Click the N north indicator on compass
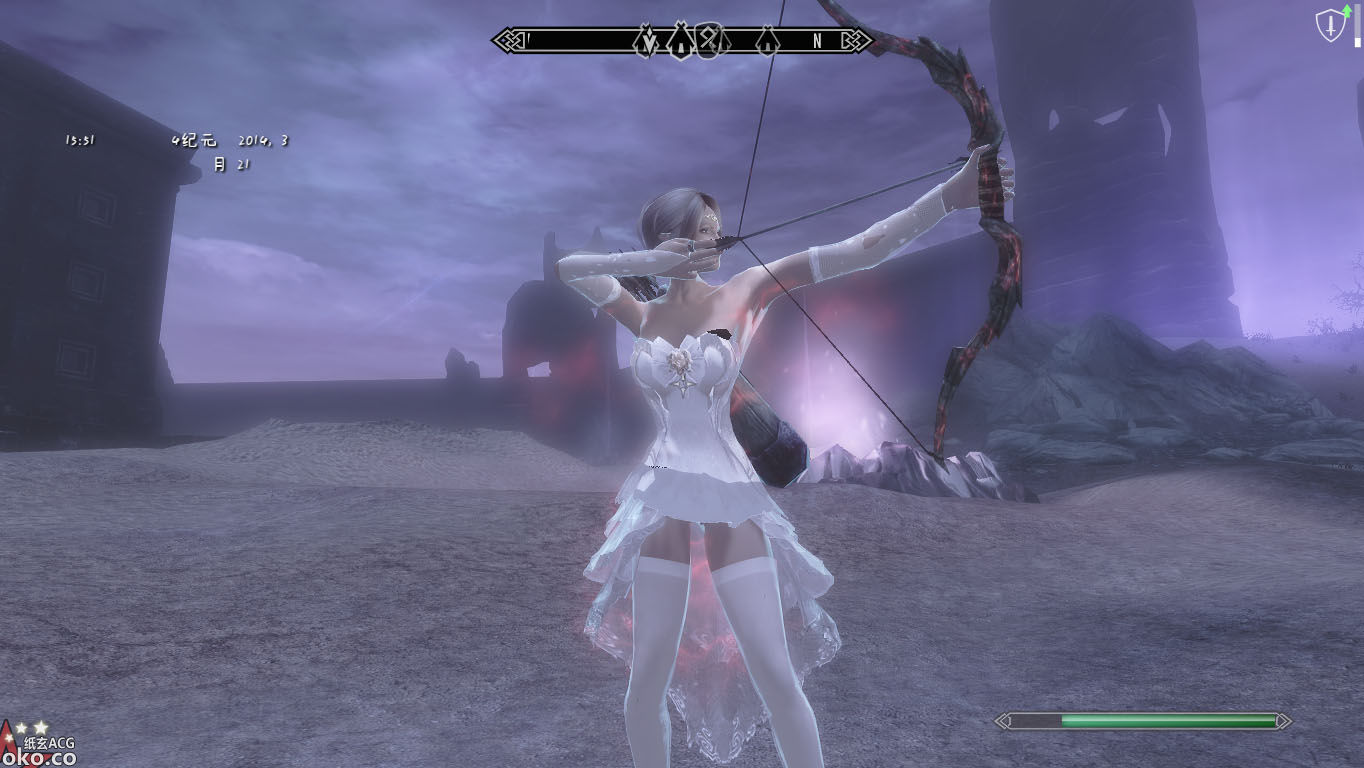 (817, 41)
